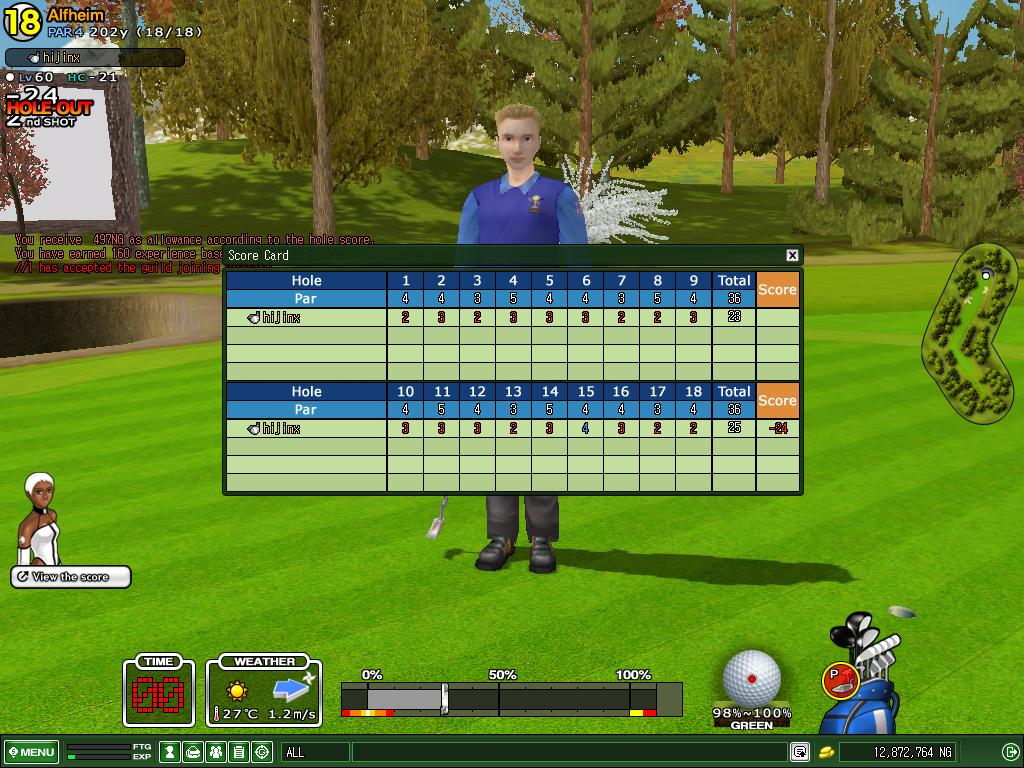1024x768 pixels.
Task: Open the clipboard list icon
Action: [x=239, y=752]
